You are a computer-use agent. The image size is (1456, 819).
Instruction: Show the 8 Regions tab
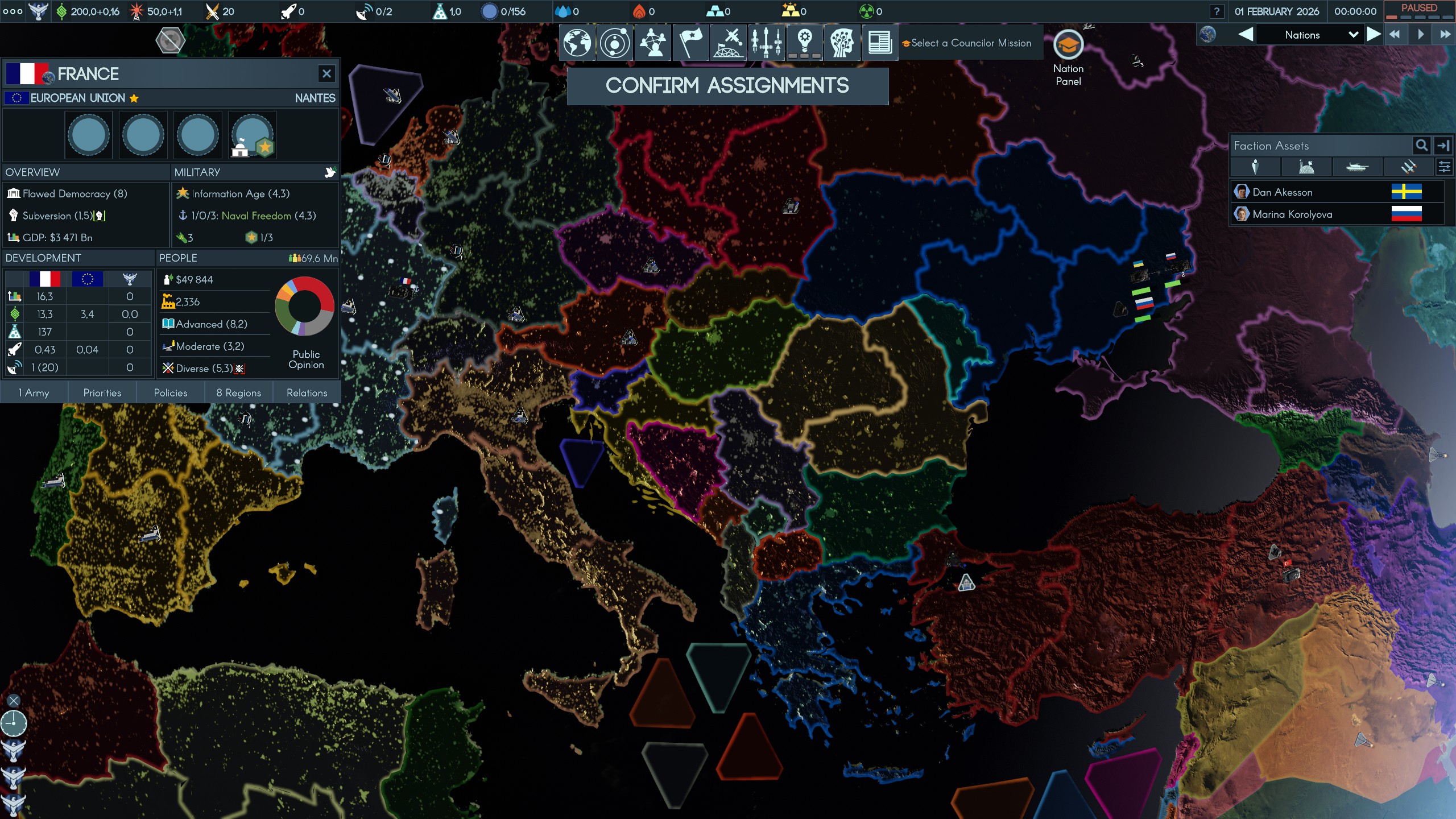238,392
